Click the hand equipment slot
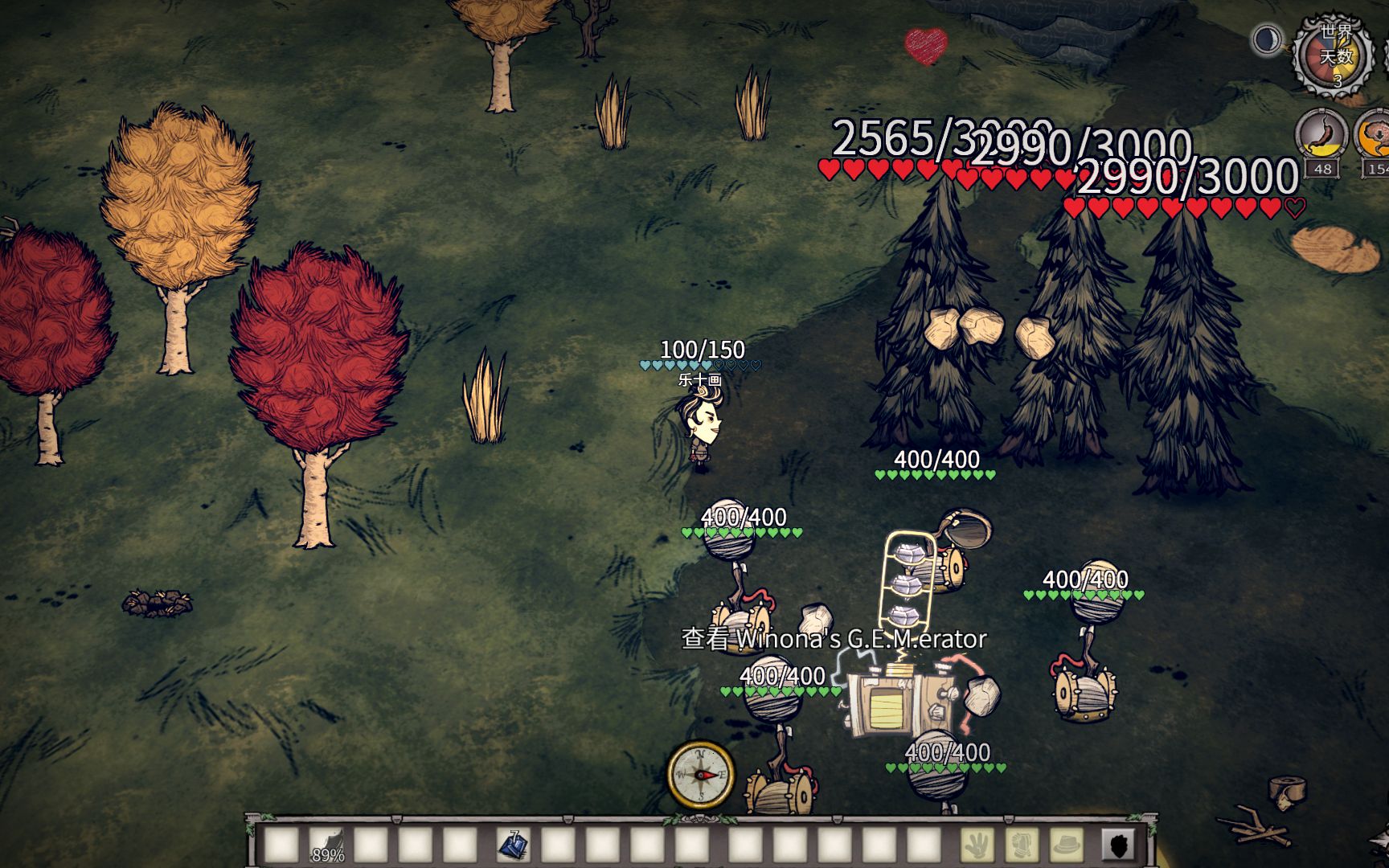 coord(977,845)
